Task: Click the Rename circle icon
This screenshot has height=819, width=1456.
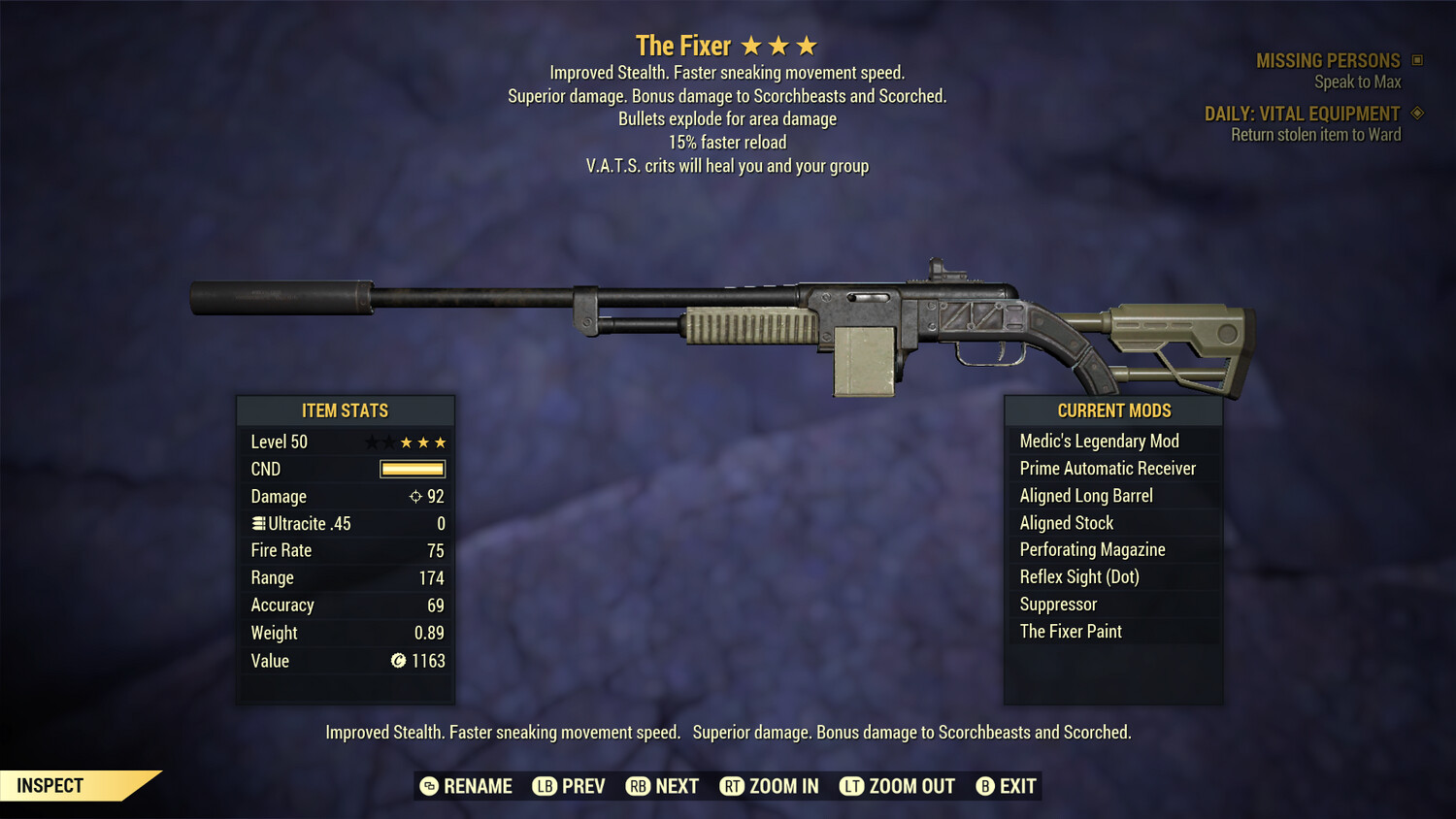Action: [428, 786]
